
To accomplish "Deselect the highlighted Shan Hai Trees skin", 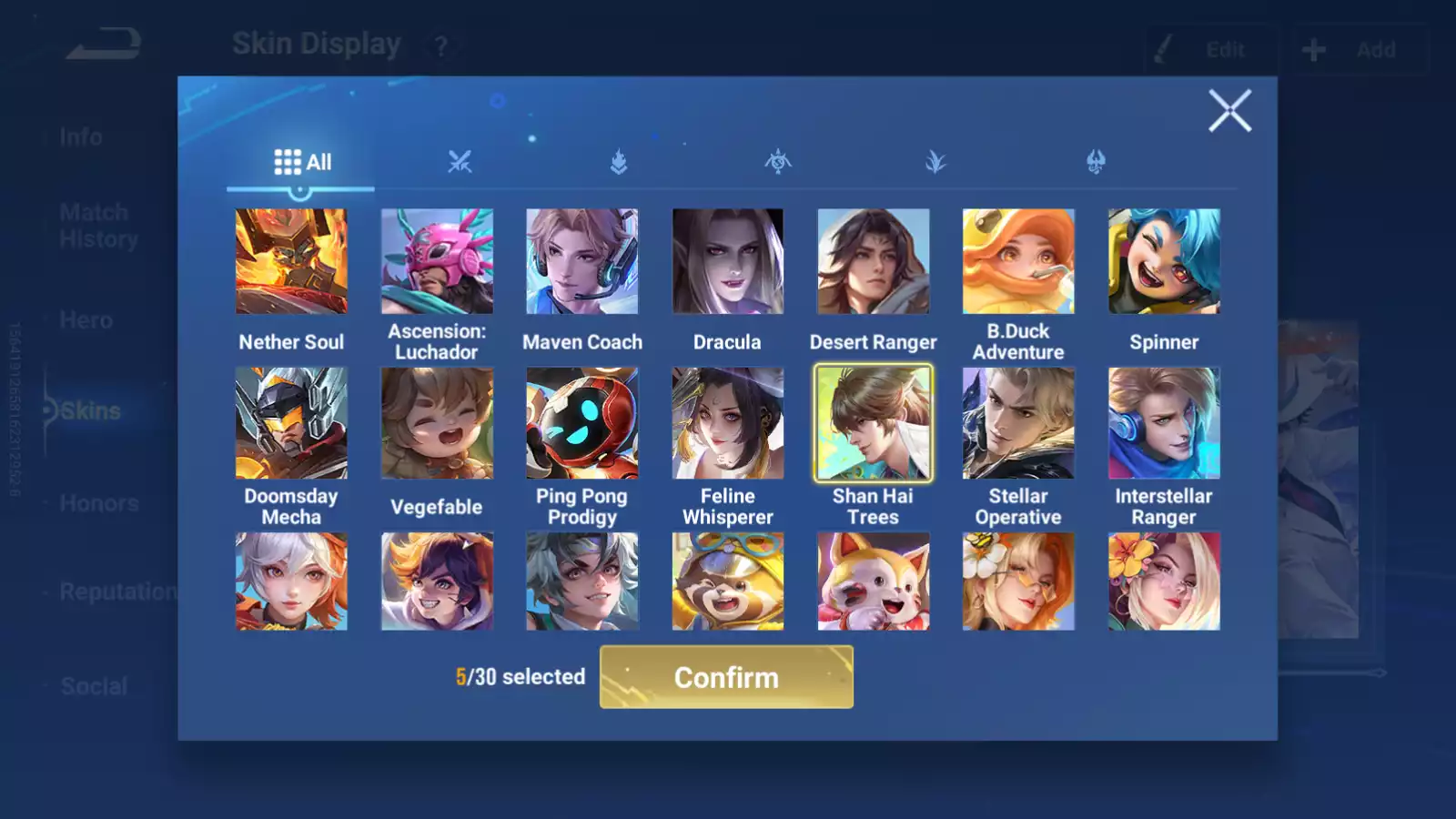I will pos(873,423).
